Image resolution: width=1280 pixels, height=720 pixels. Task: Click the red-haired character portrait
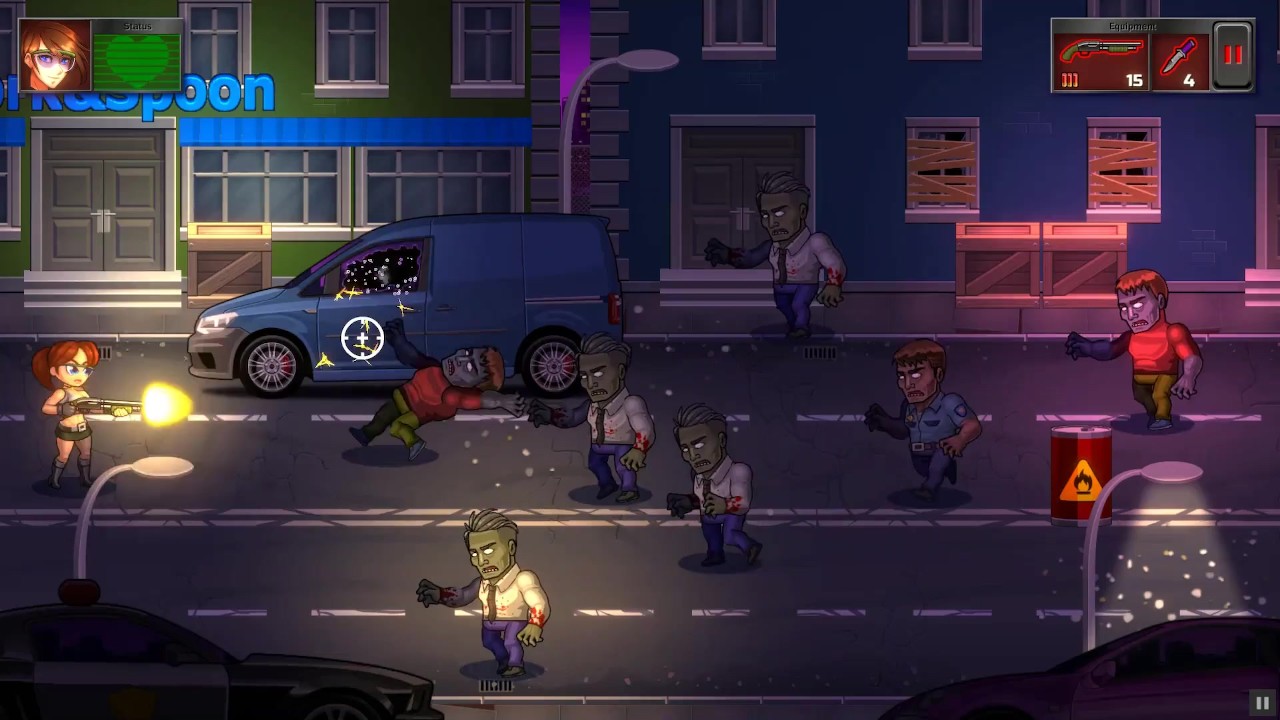56,56
